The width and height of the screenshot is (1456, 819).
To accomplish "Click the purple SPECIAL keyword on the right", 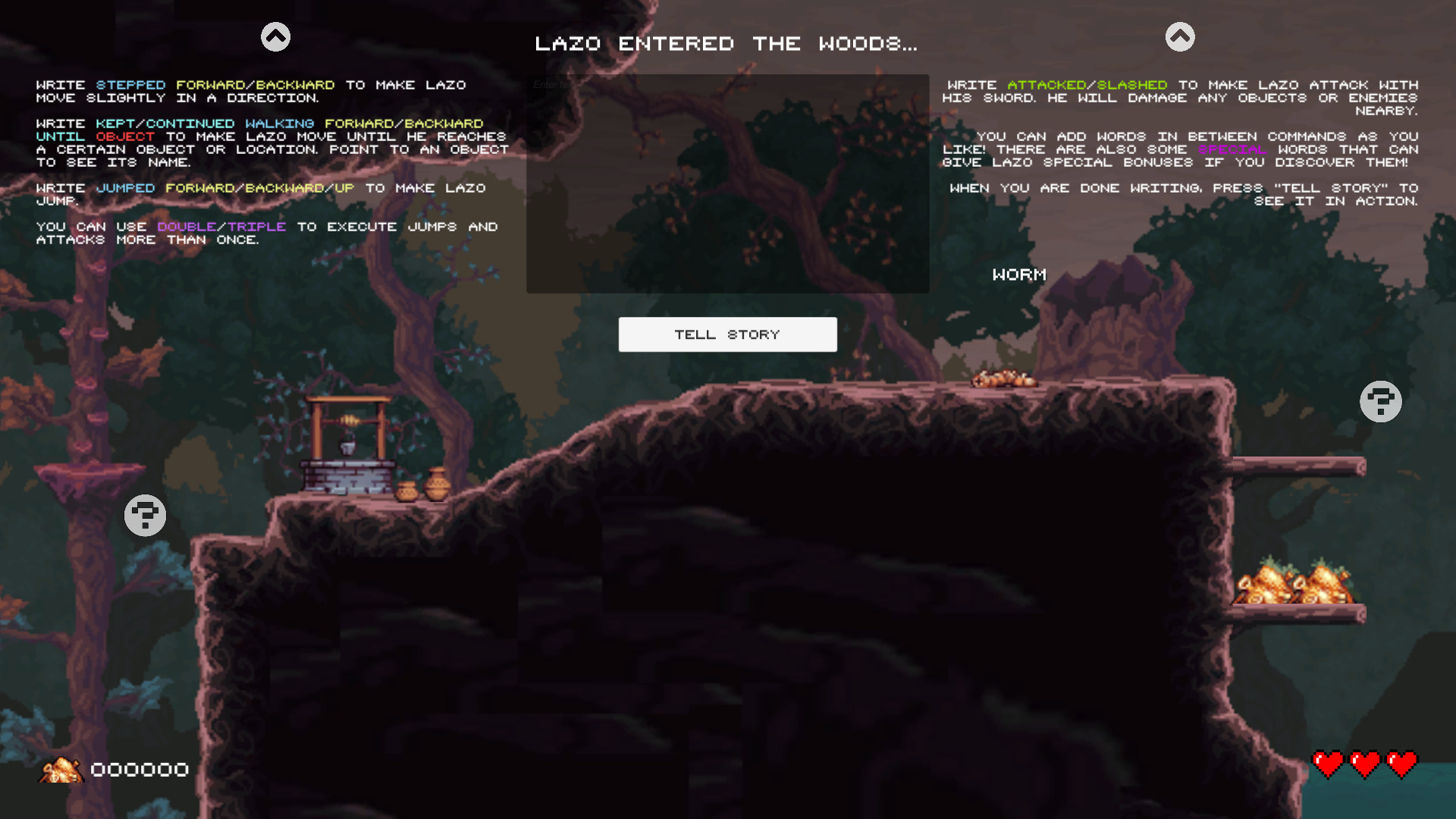I will (1232, 149).
